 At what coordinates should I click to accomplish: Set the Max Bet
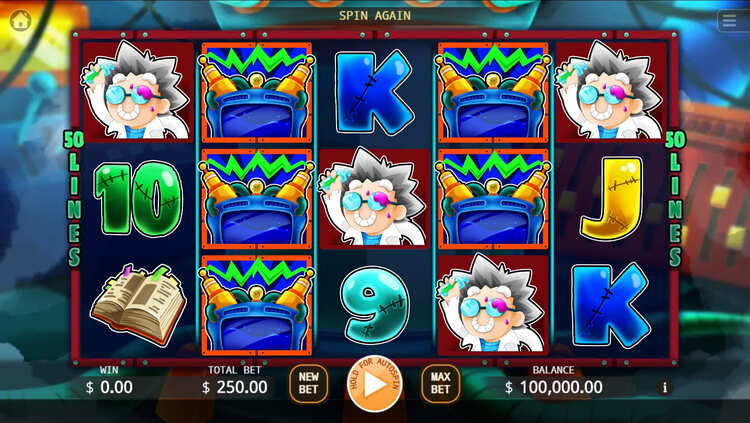(x=440, y=384)
